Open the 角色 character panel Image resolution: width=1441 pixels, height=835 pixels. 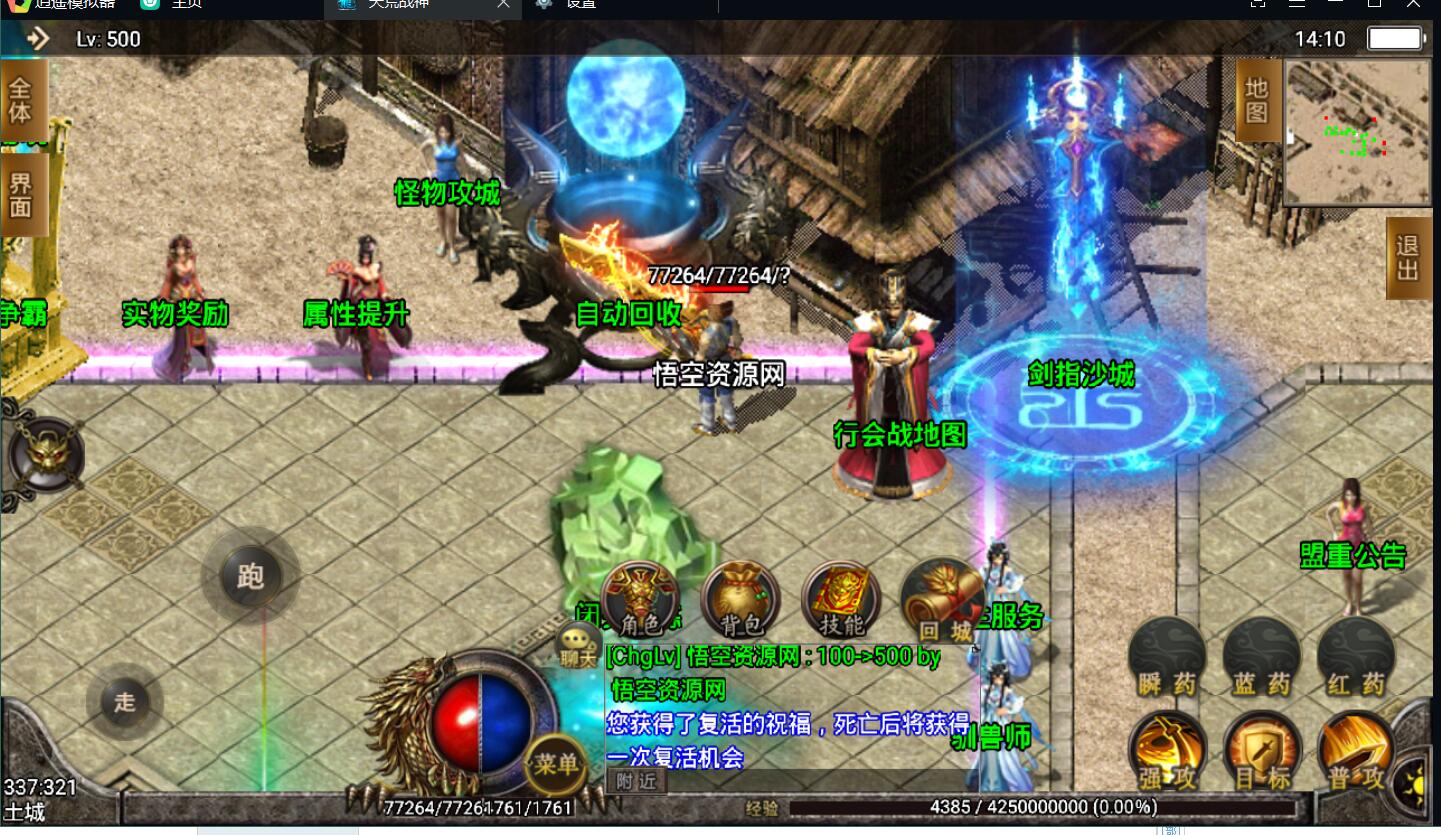coord(641,600)
